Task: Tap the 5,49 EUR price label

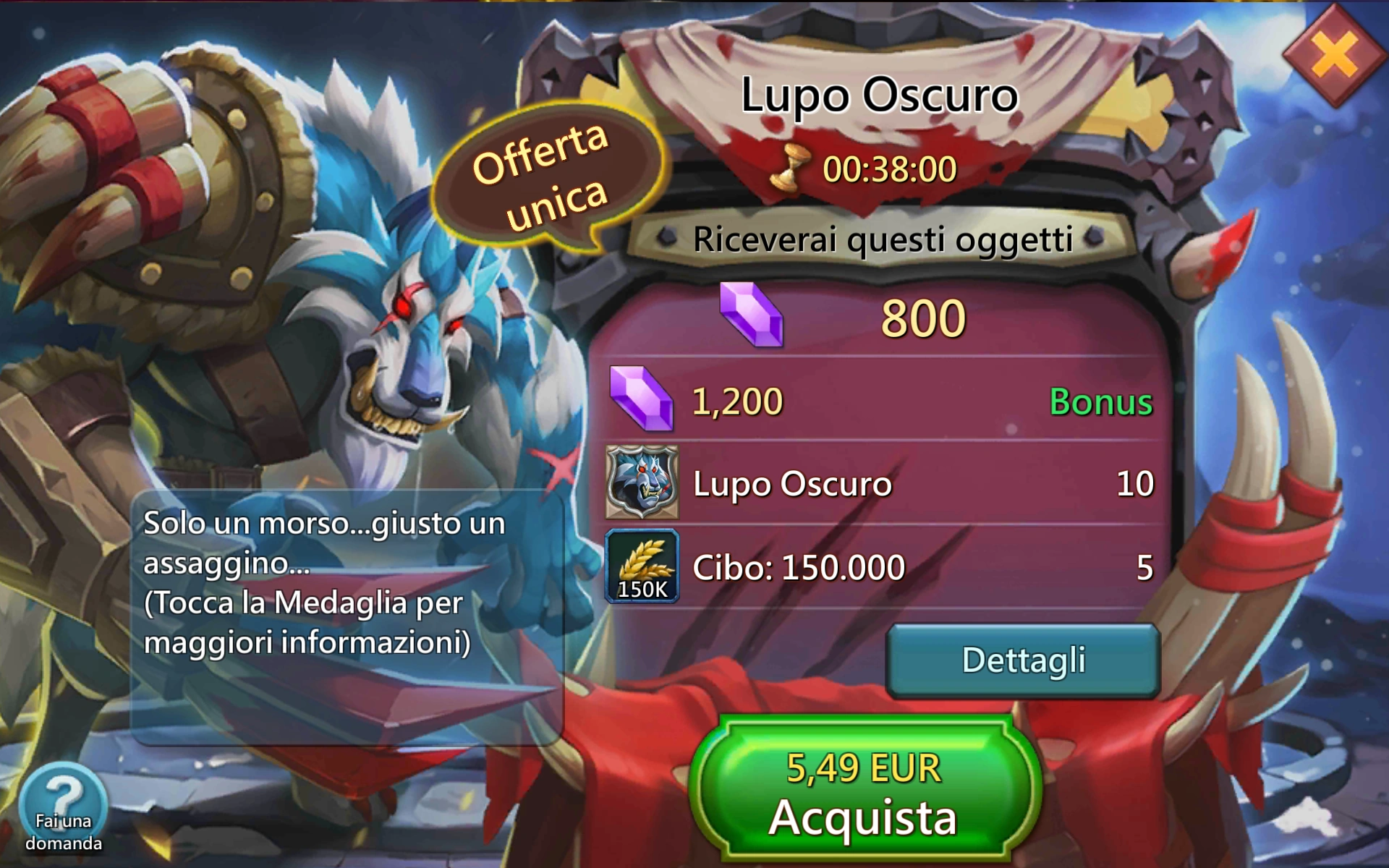Action: click(x=863, y=769)
